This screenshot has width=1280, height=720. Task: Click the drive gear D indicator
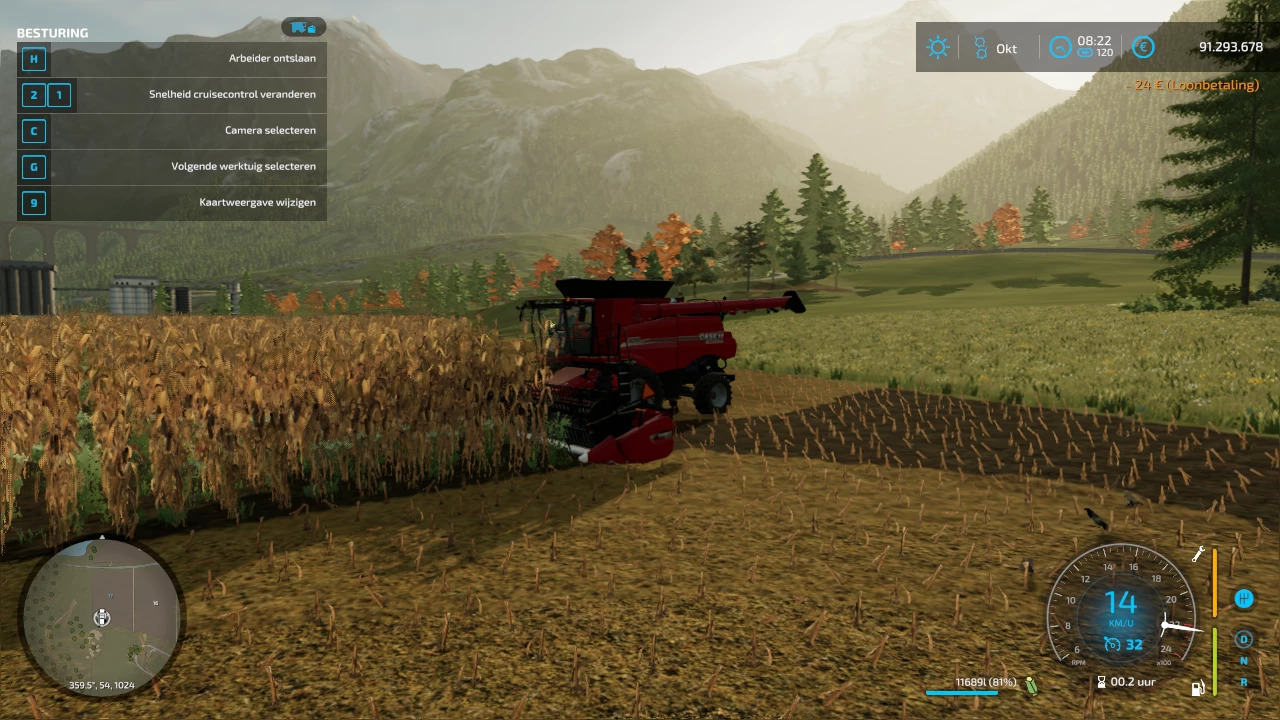[x=1244, y=639]
